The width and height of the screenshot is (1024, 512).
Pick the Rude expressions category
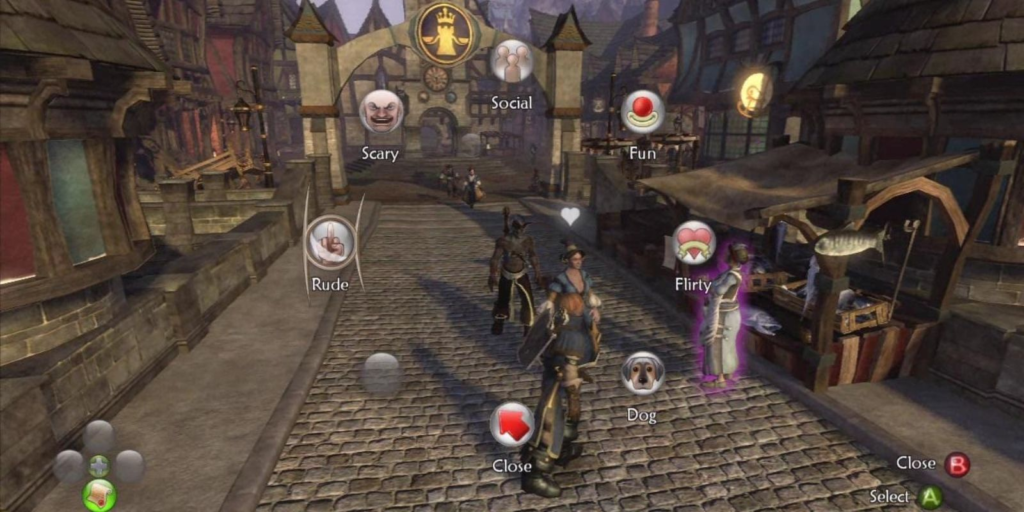(x=330, y=242)
